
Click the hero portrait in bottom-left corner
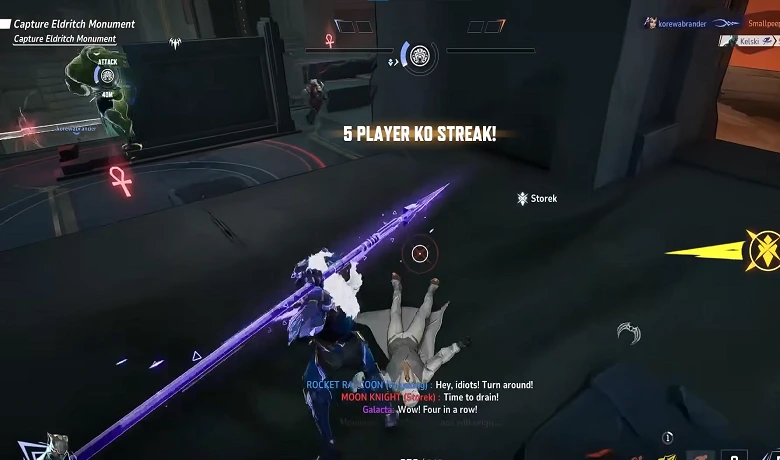click(x=57, y=446)
